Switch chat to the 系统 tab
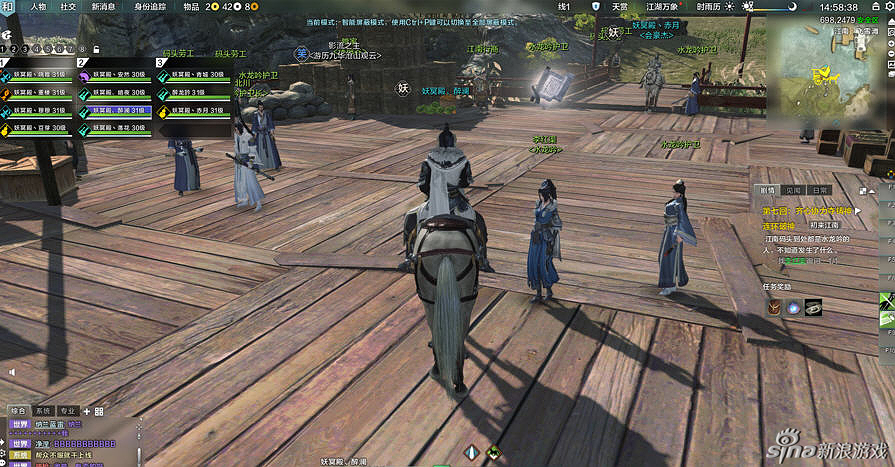The image size is (895, 467). 42,411
